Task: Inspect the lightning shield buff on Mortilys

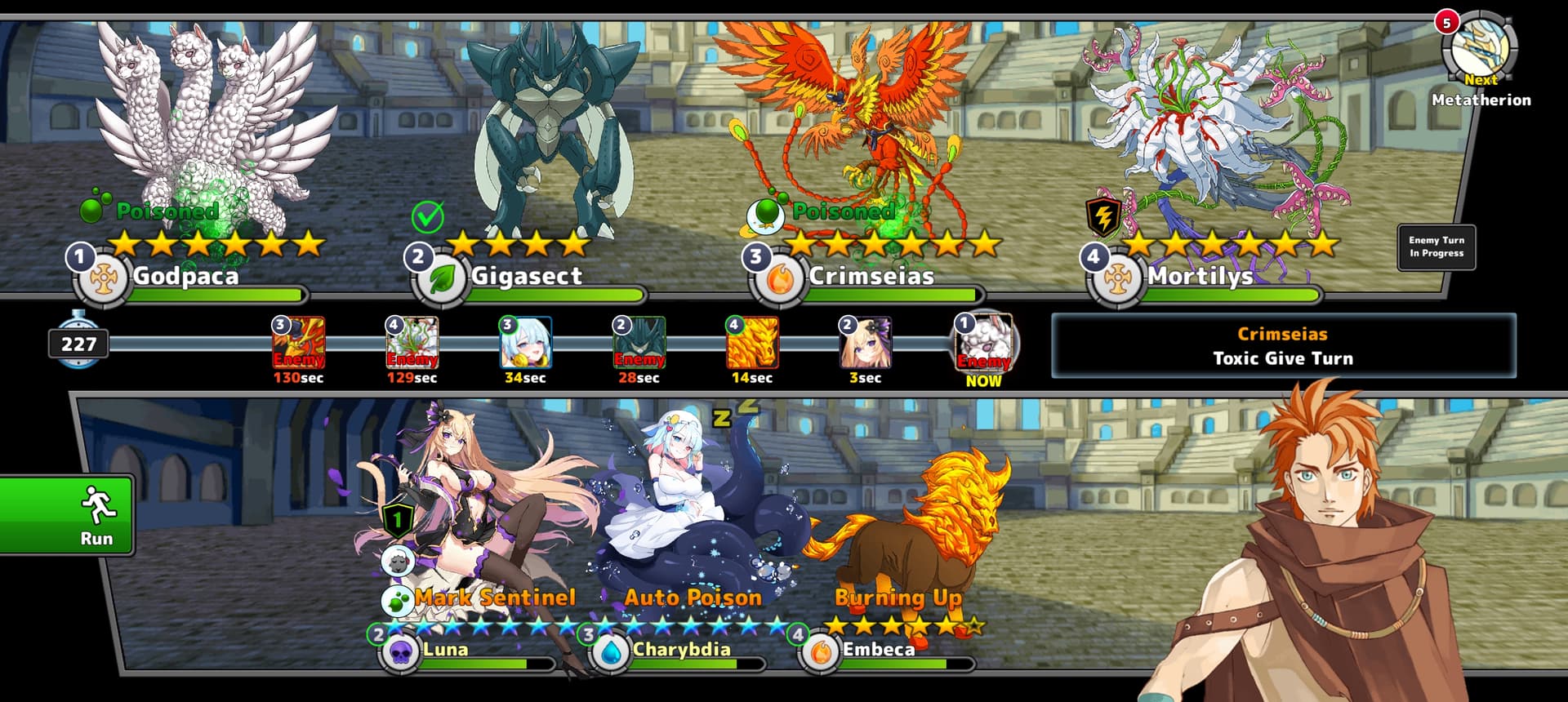Action: click(x=1102, y=217)
